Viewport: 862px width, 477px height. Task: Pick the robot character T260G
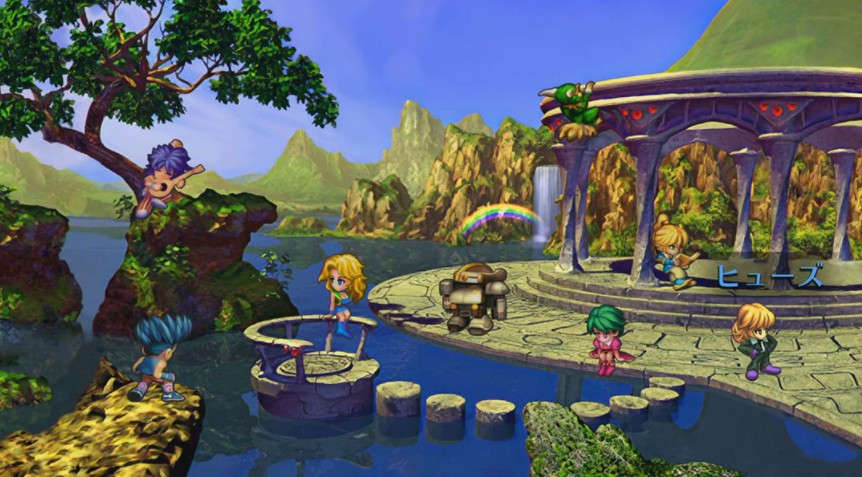tap(474, 297)
